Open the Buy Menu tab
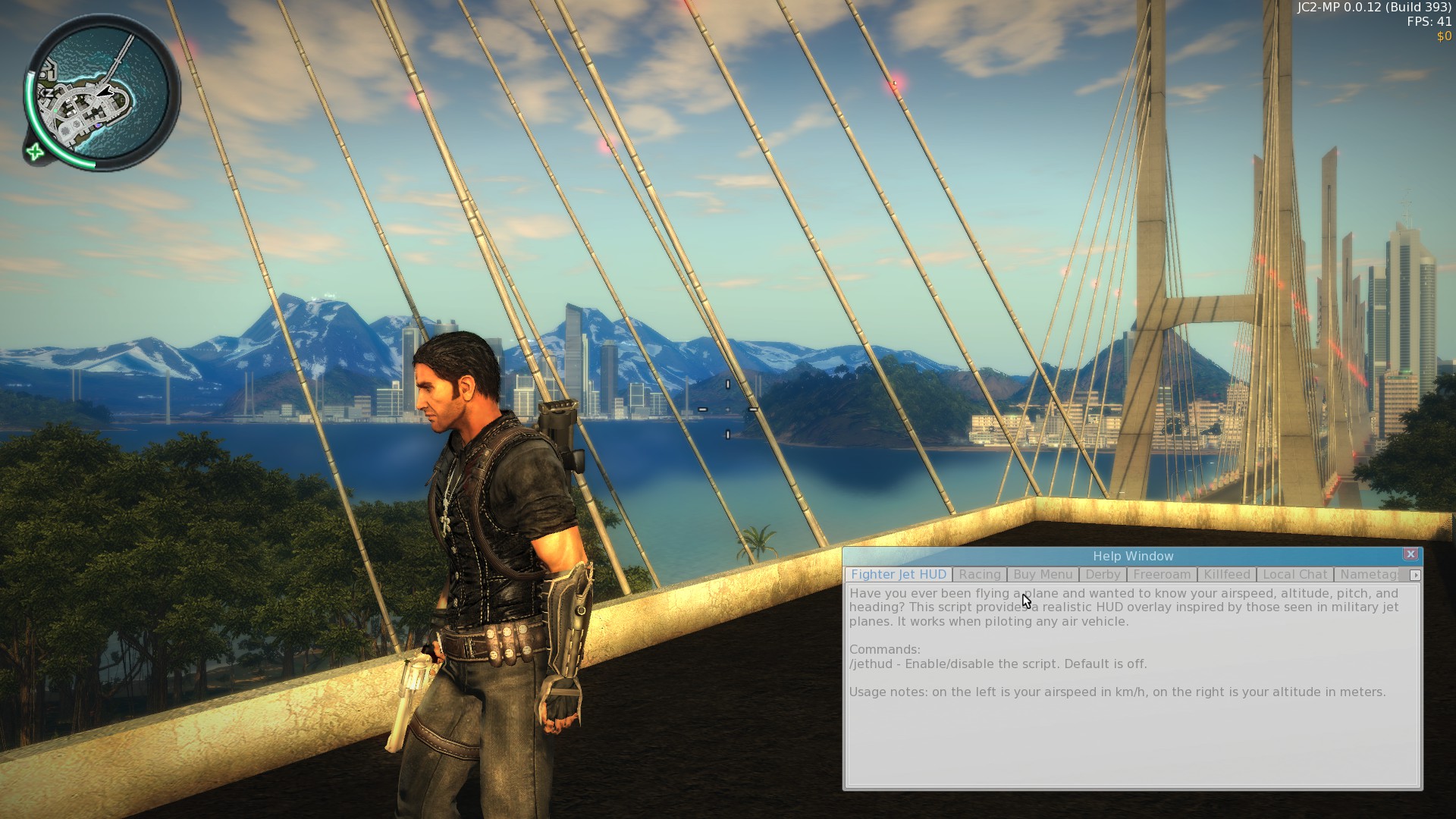 point(1043,575)
